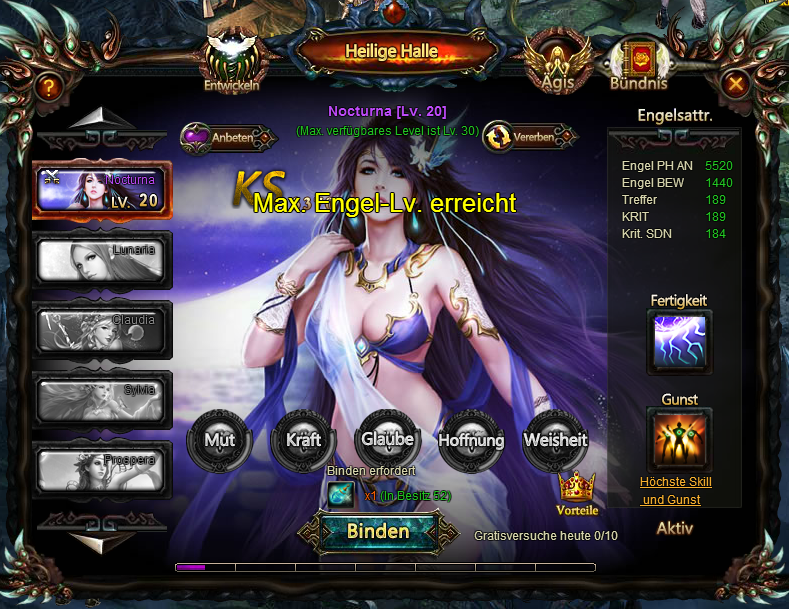Select the Weisheit attribute orb
Image resolution: width=789 pixels, height=609 pixels.
554,441
